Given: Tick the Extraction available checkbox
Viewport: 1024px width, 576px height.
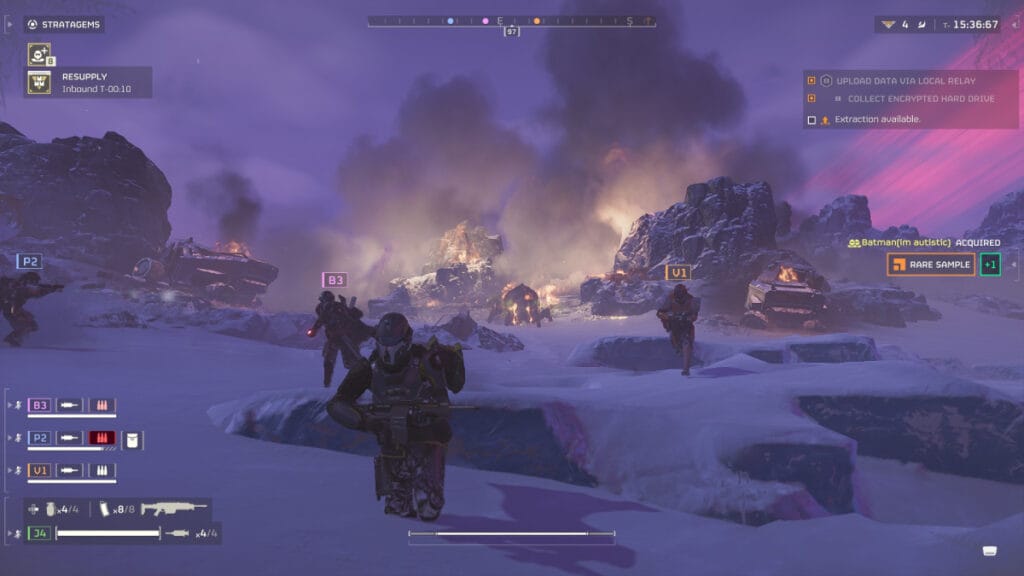Looking at the screenshot, I should tap(811, 120).
